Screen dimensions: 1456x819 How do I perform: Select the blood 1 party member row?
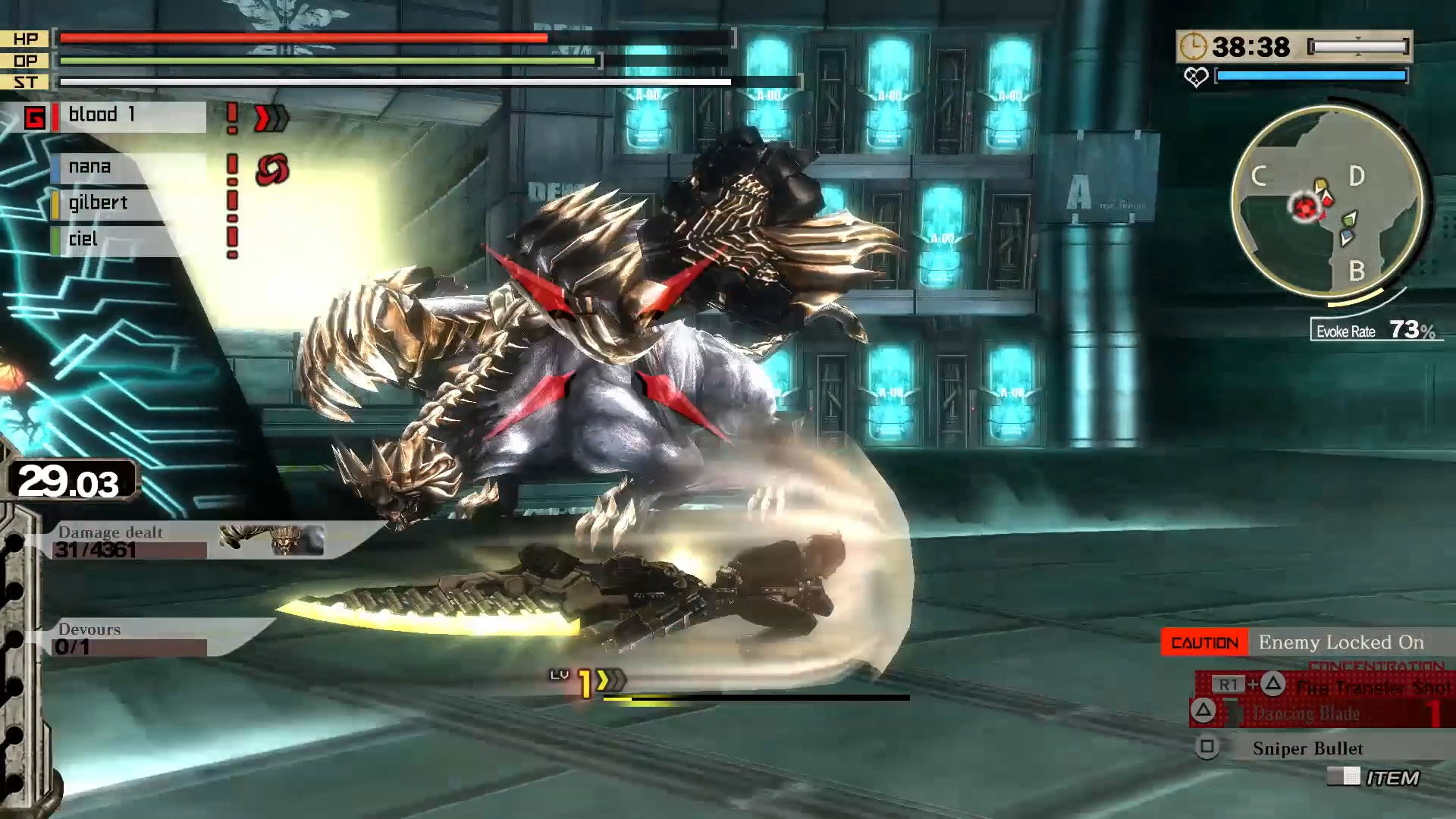(129, 116)
